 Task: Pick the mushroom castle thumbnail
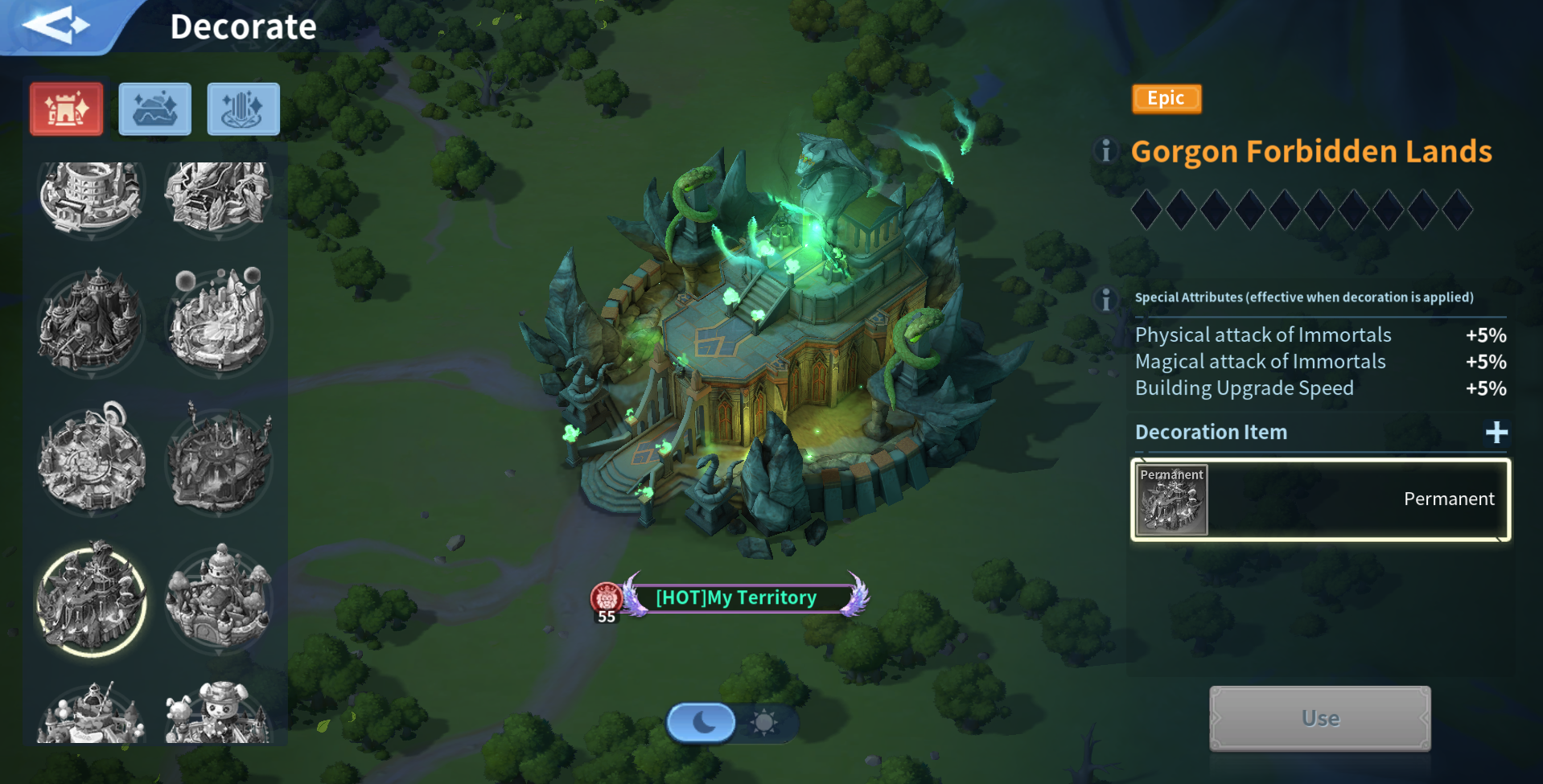(218, 597)
